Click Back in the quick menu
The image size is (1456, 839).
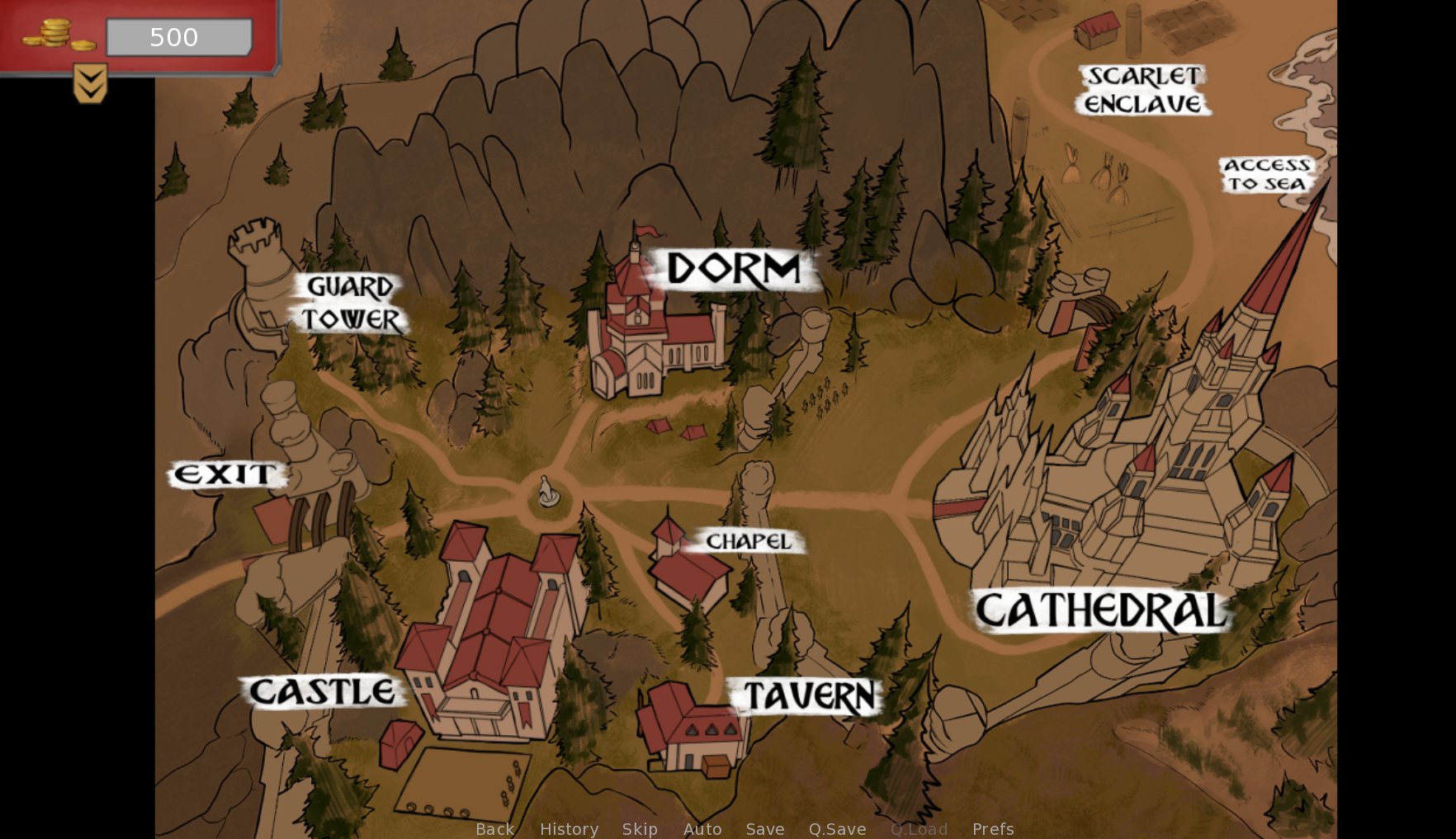point(494,828)
